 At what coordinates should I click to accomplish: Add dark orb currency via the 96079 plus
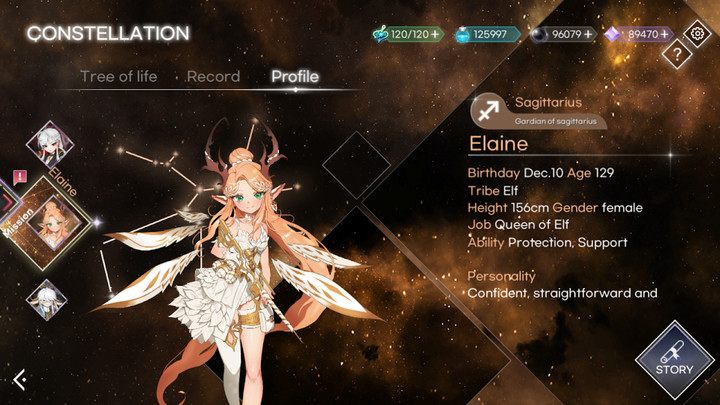[x=588, y=34]
